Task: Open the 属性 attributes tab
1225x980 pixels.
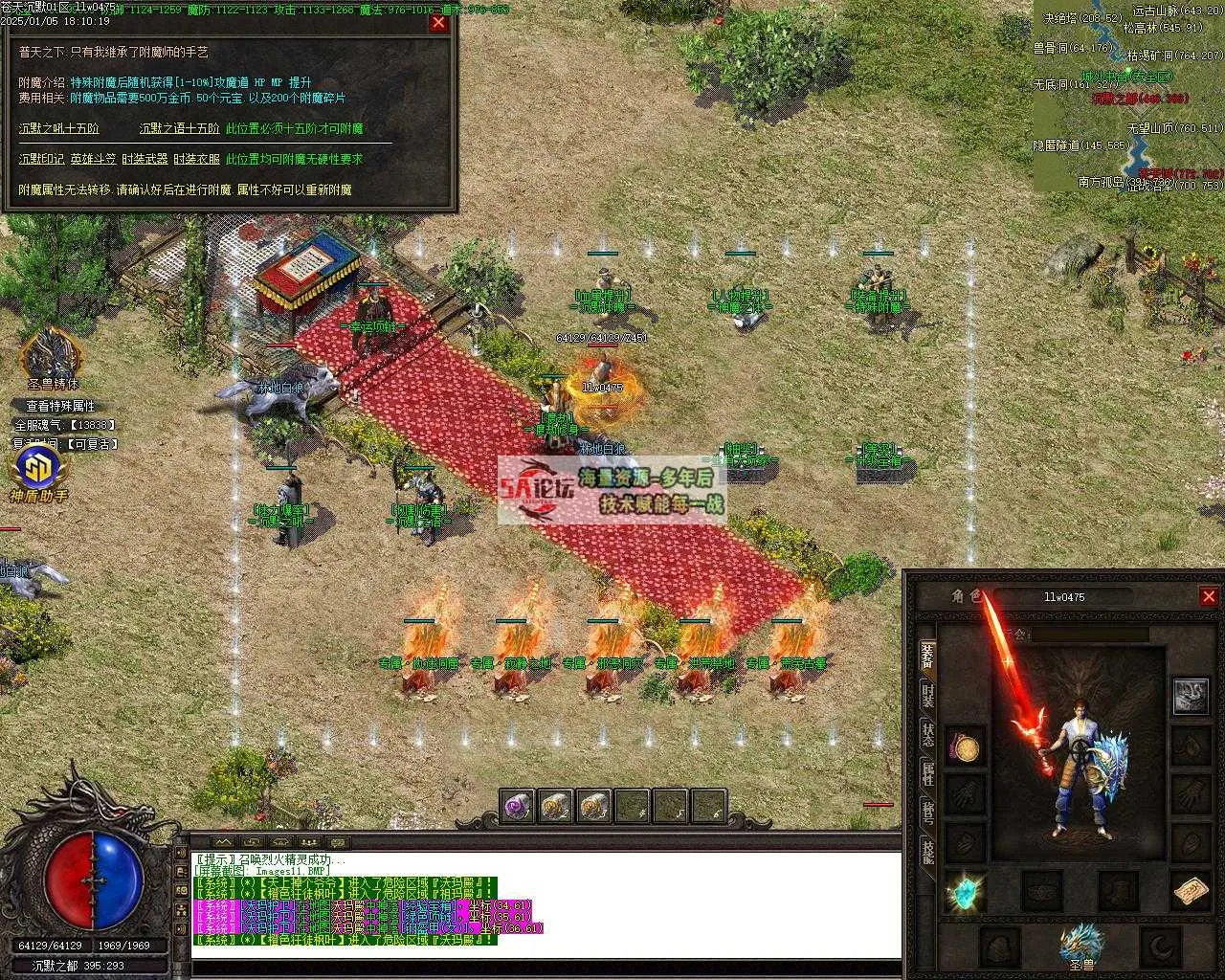Action: click(927, 773)
